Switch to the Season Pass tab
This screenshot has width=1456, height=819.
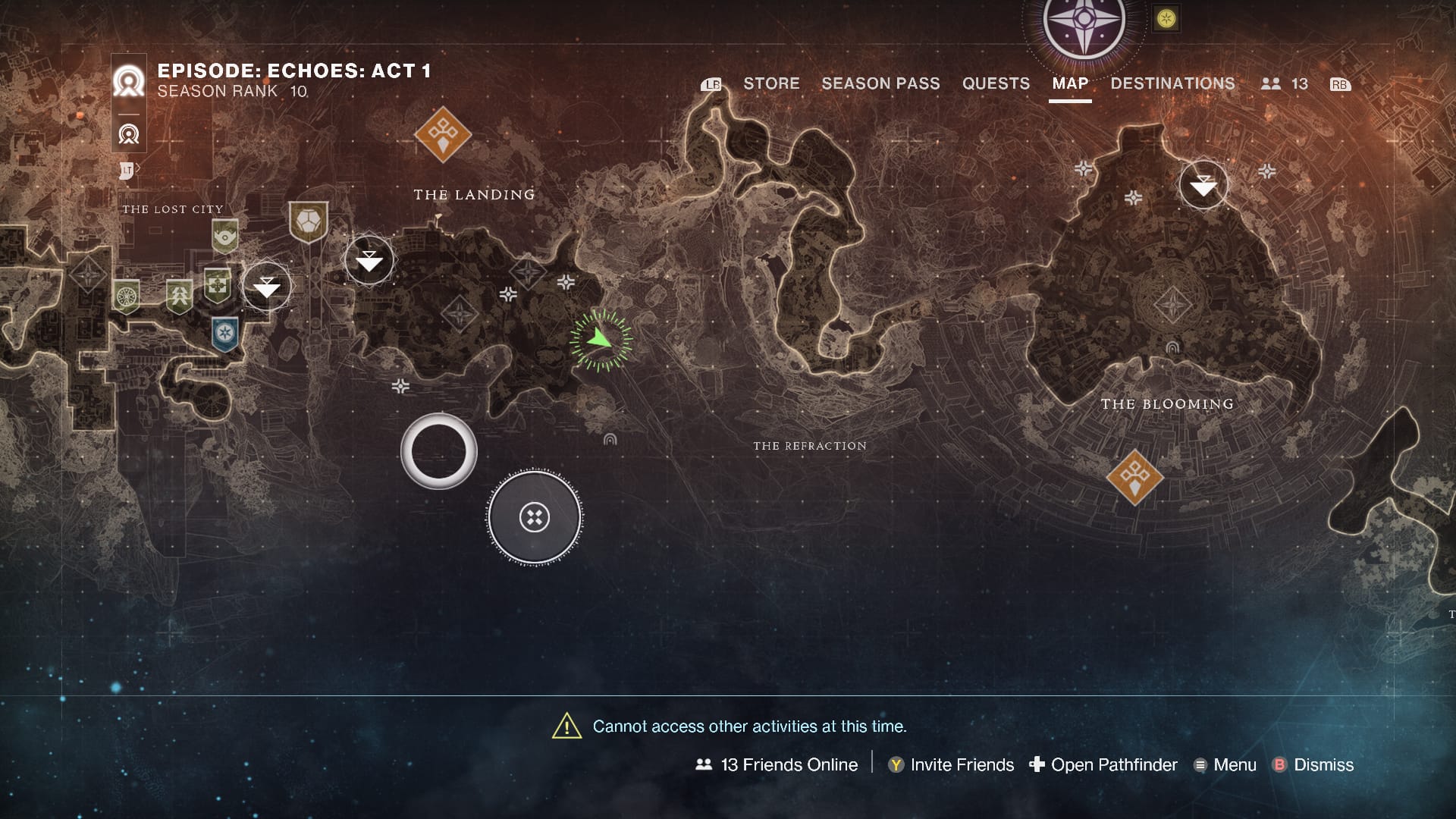point(880,83)
